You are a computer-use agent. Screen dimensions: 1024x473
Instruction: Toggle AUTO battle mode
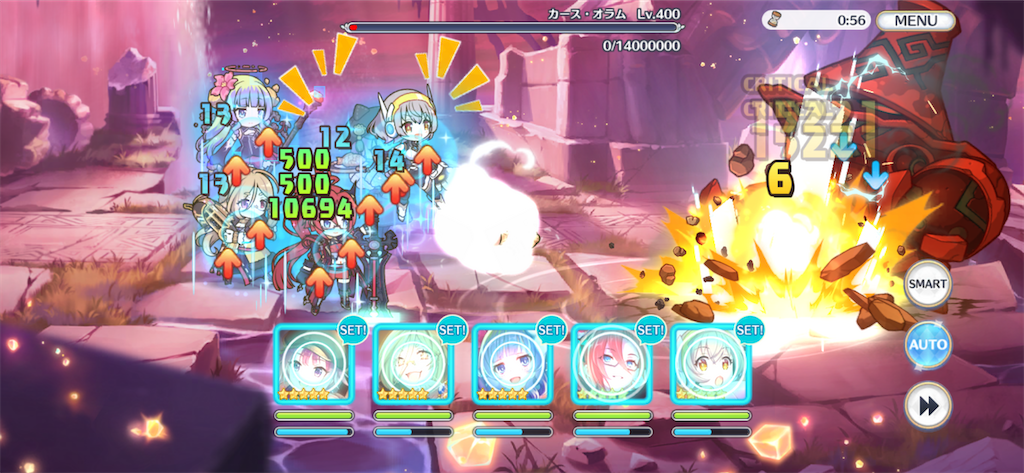coord(927,345)
